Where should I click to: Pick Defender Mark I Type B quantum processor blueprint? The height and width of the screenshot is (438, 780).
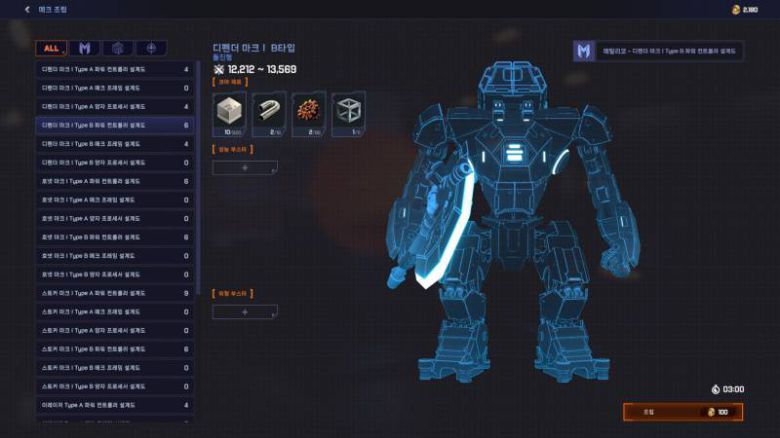(114, 162)
